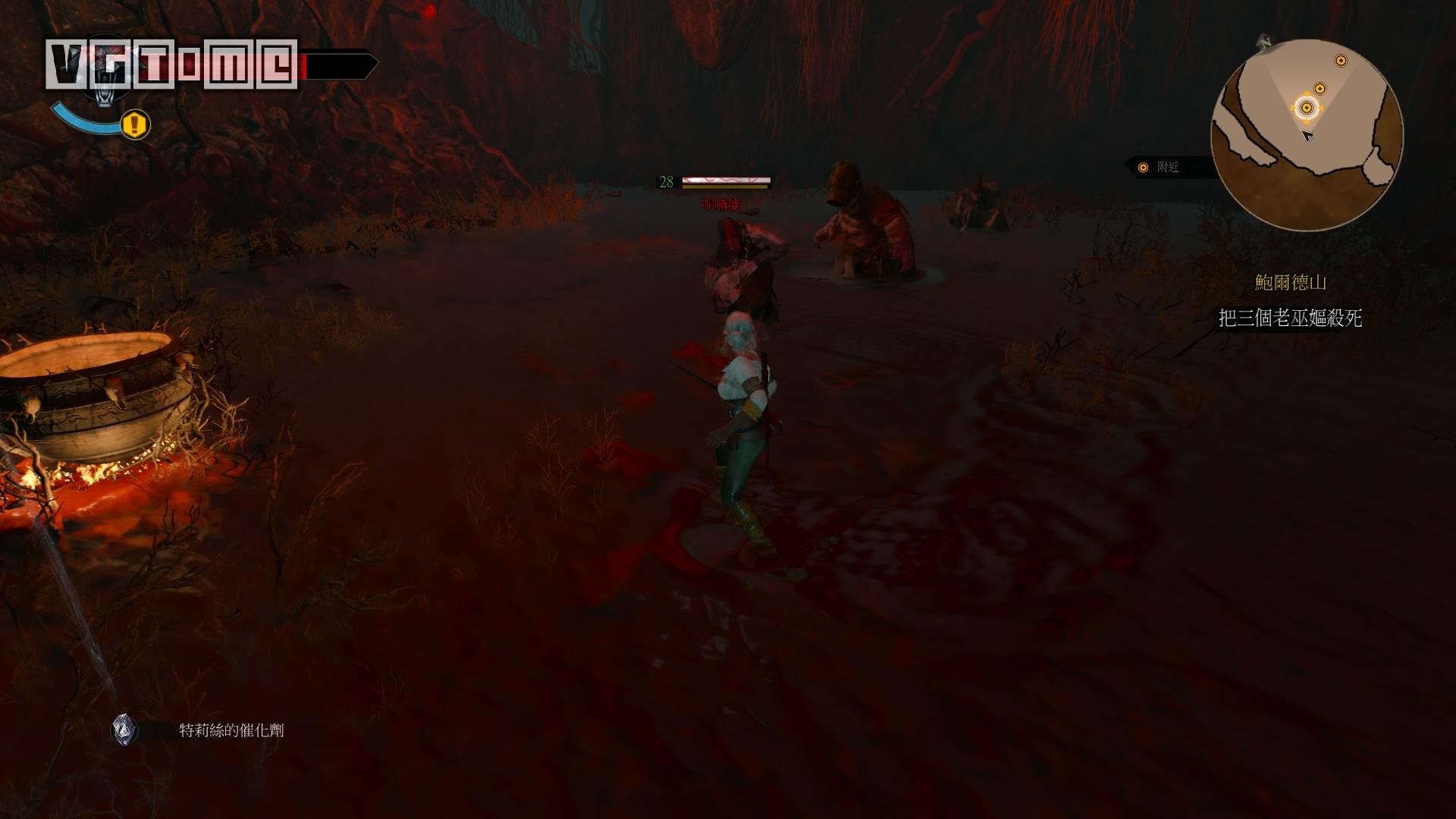Image resolution: width=1456 pixels, height=819 pixels.
Task: Select the 鮑爾德山 quest title
Action: [1290, 283]
